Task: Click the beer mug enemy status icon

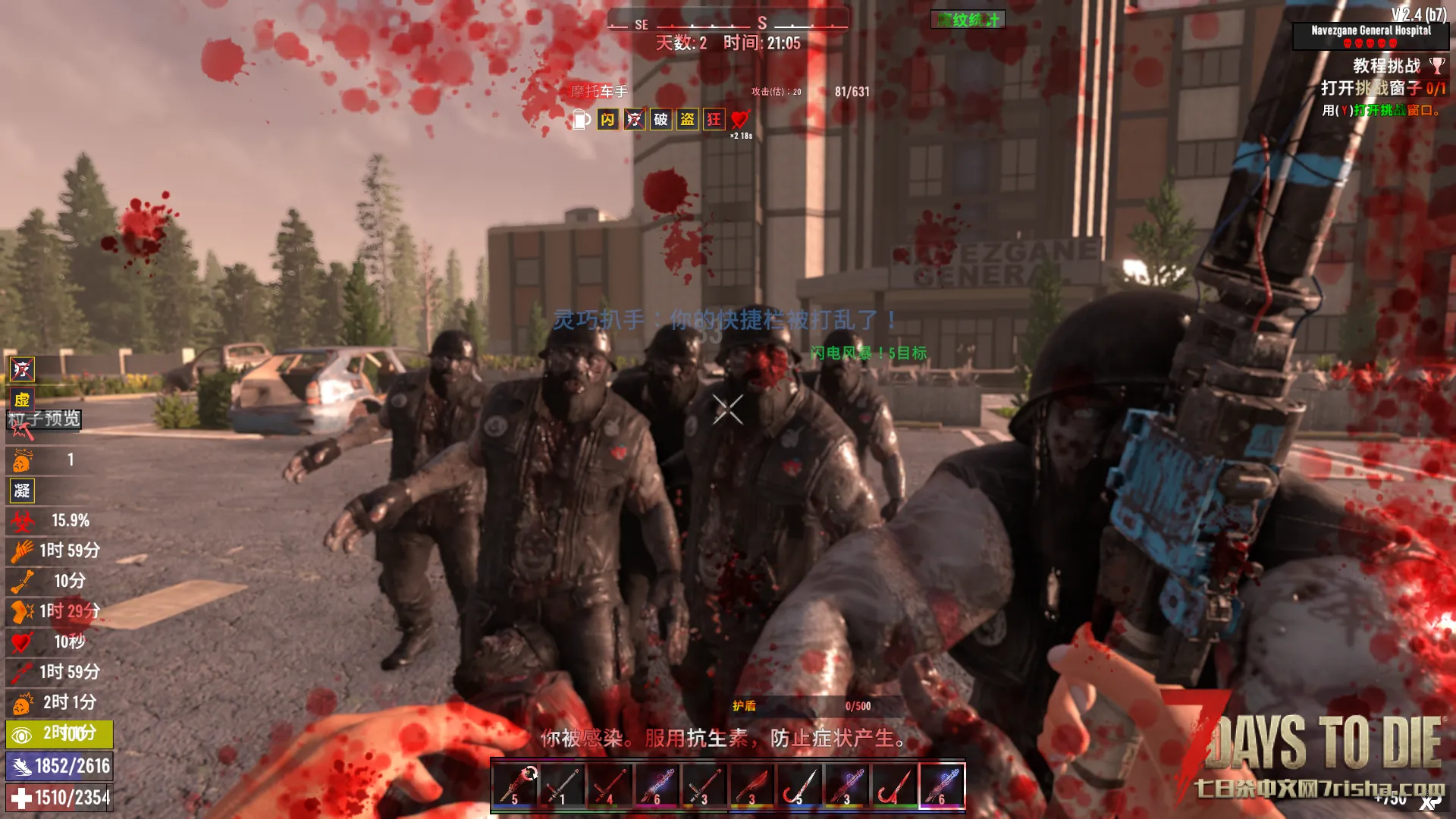Action: point(581,120)
